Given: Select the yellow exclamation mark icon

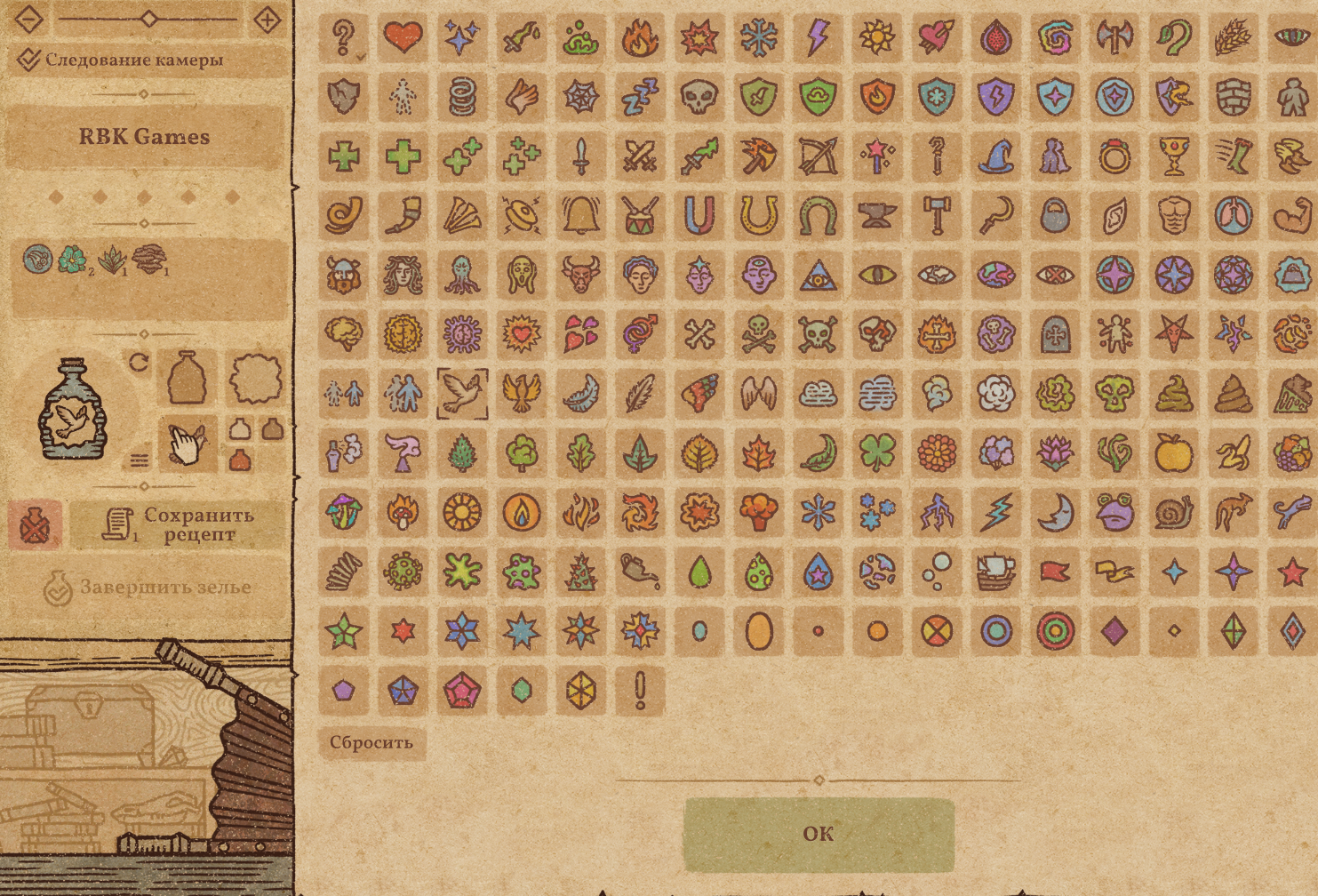Looking at the screenshot, I should 640,691.
